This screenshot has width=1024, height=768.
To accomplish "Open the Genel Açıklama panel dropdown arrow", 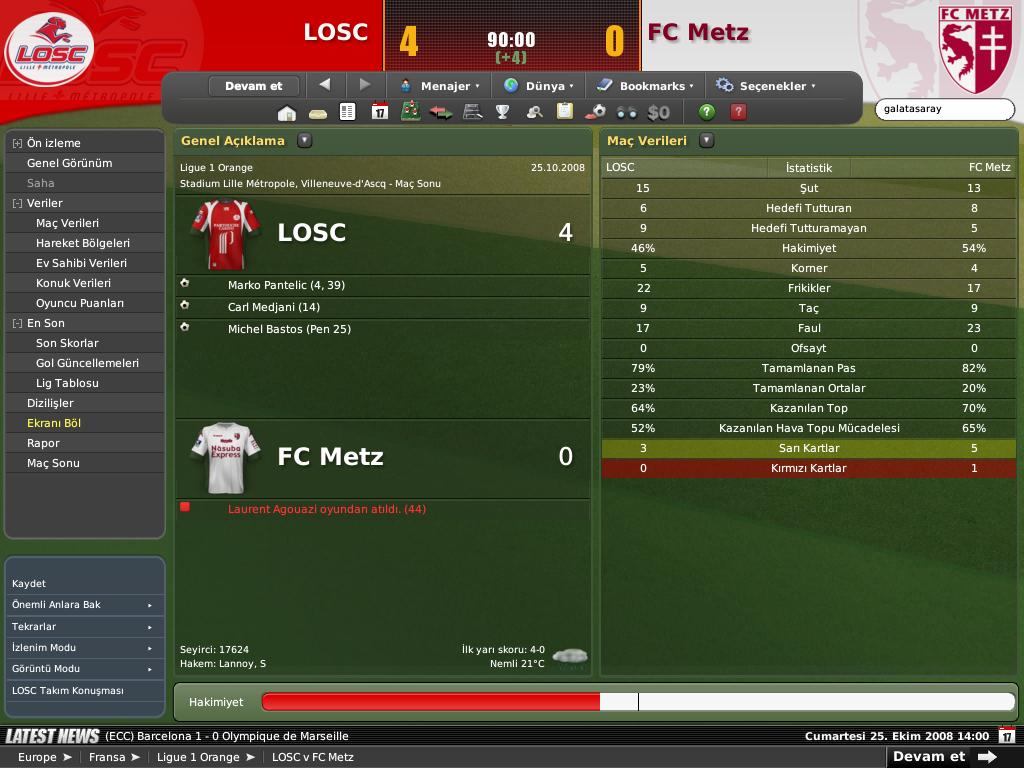I will coord(305,141).
